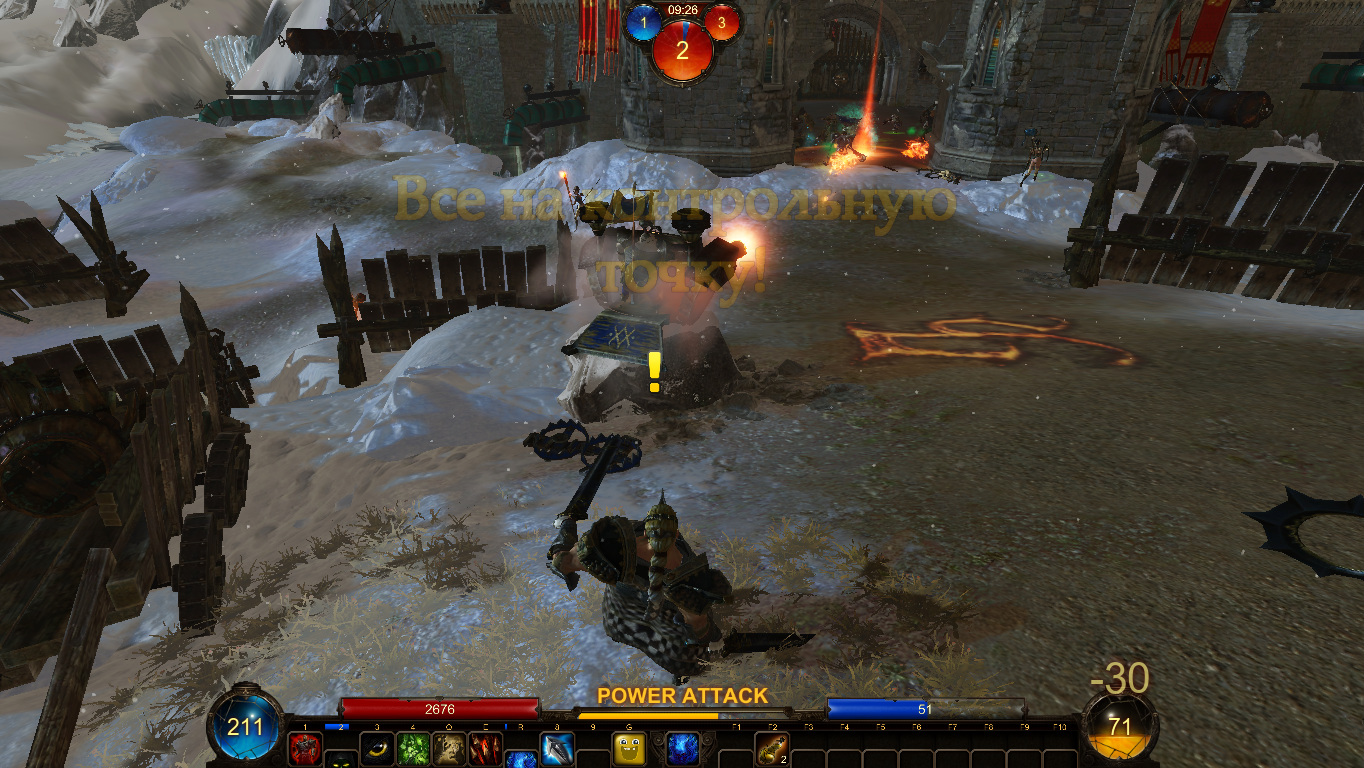Activate the red demon skull ability
The height and width of the screenshot is (768, 1364).
(x=305, y=748)
